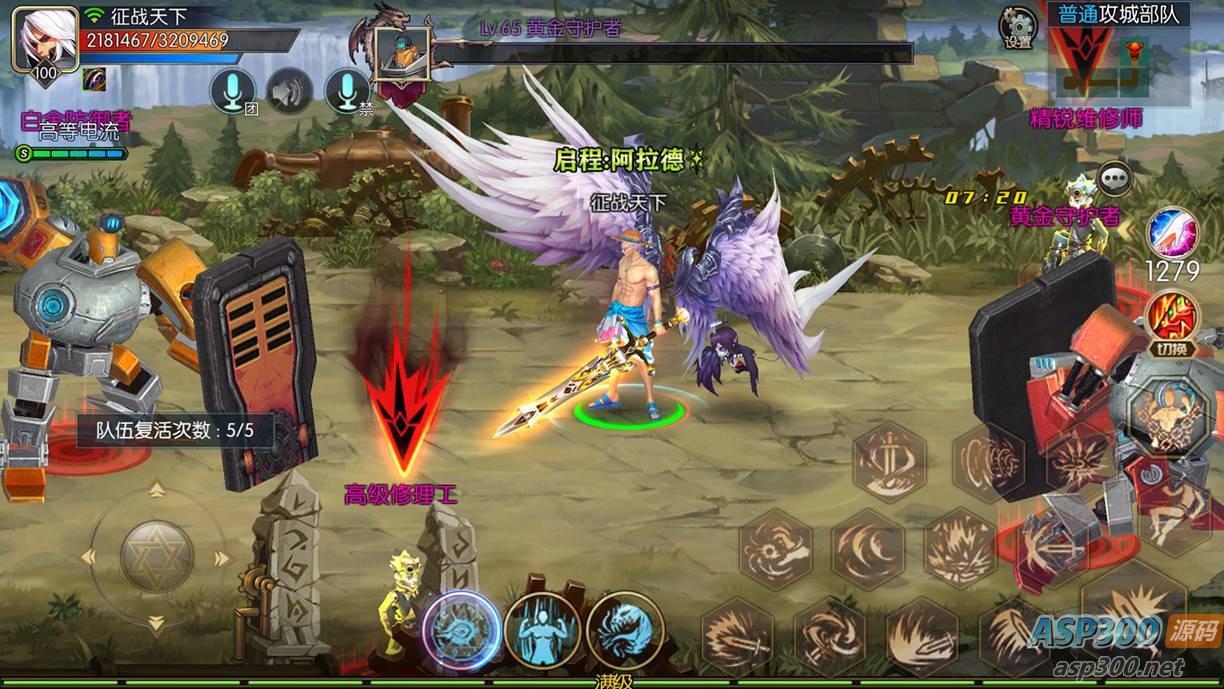The height and width of the screenshot is (689, 1224).
Task: Activate the blue beast head skill
Action: coord(625,629)
